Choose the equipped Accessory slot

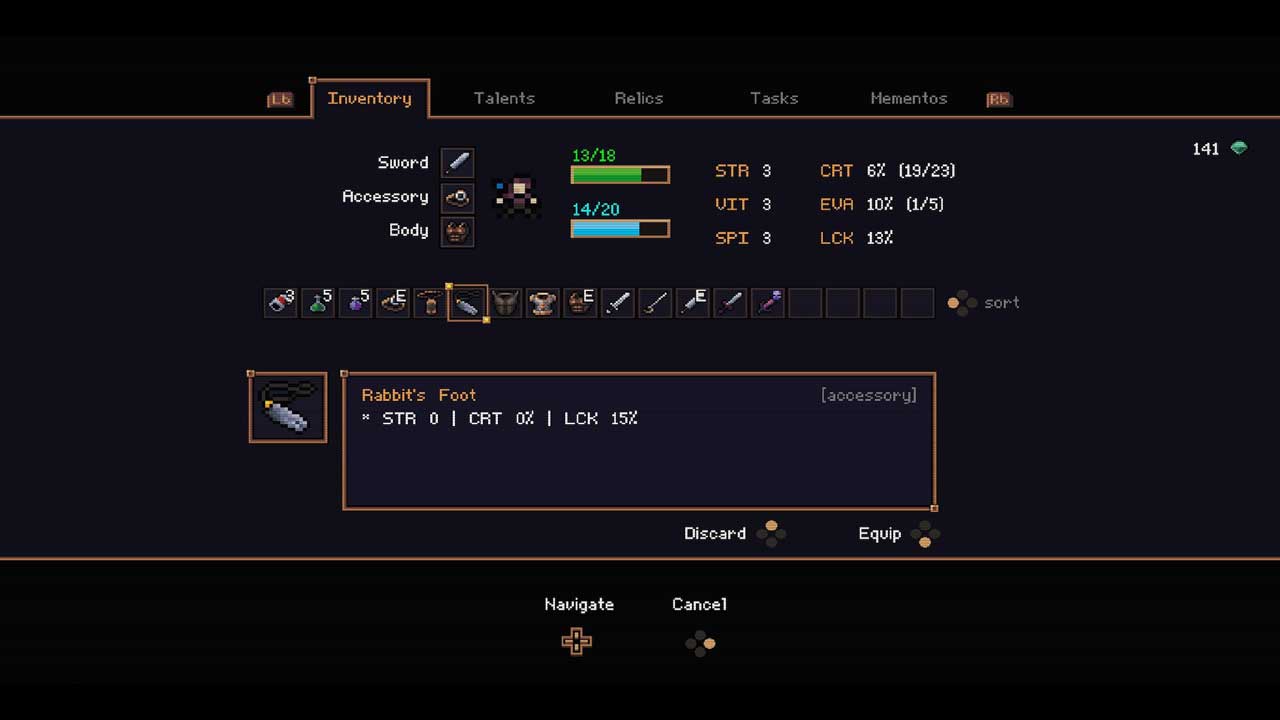pyautogui.click(x=457, y=197)
